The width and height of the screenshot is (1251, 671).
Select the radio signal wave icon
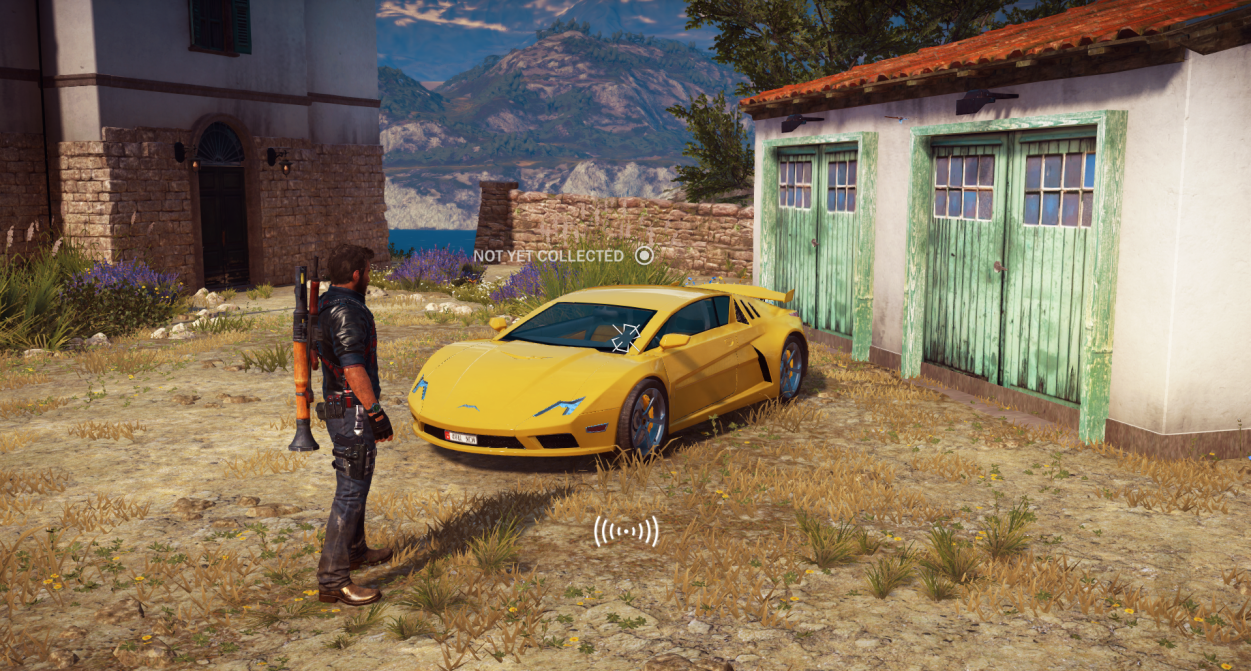pos(626,531)
